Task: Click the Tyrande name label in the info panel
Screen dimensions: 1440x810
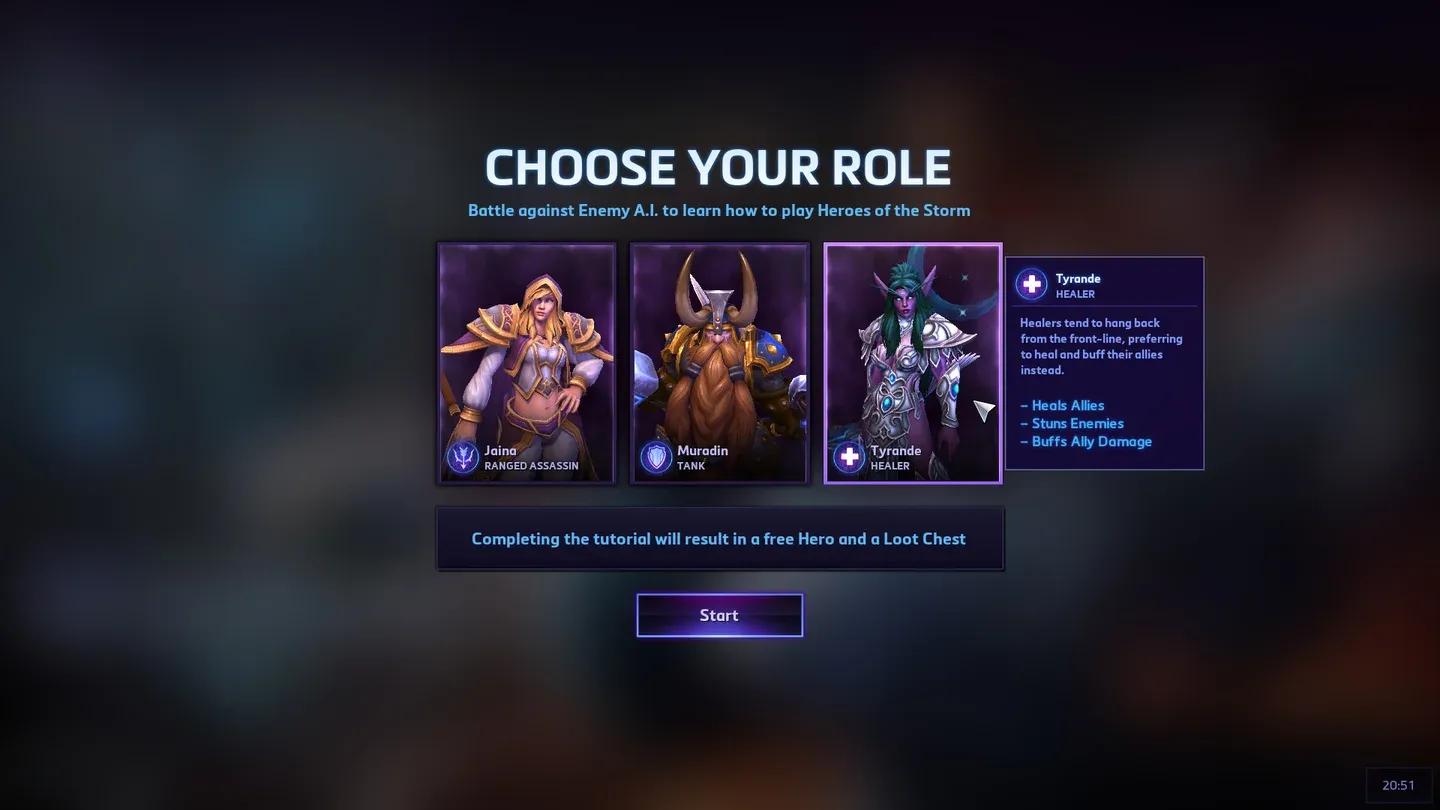Action: click(1077, 279)
